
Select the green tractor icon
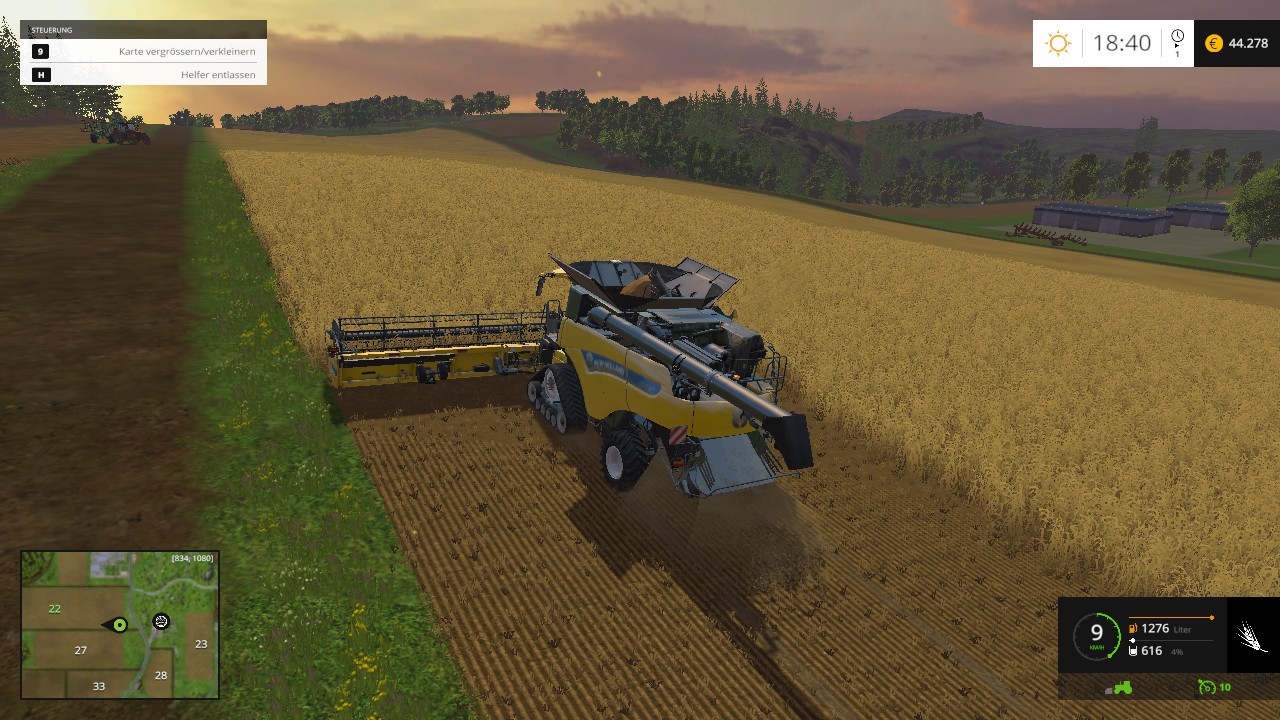tap(1119, 687)
